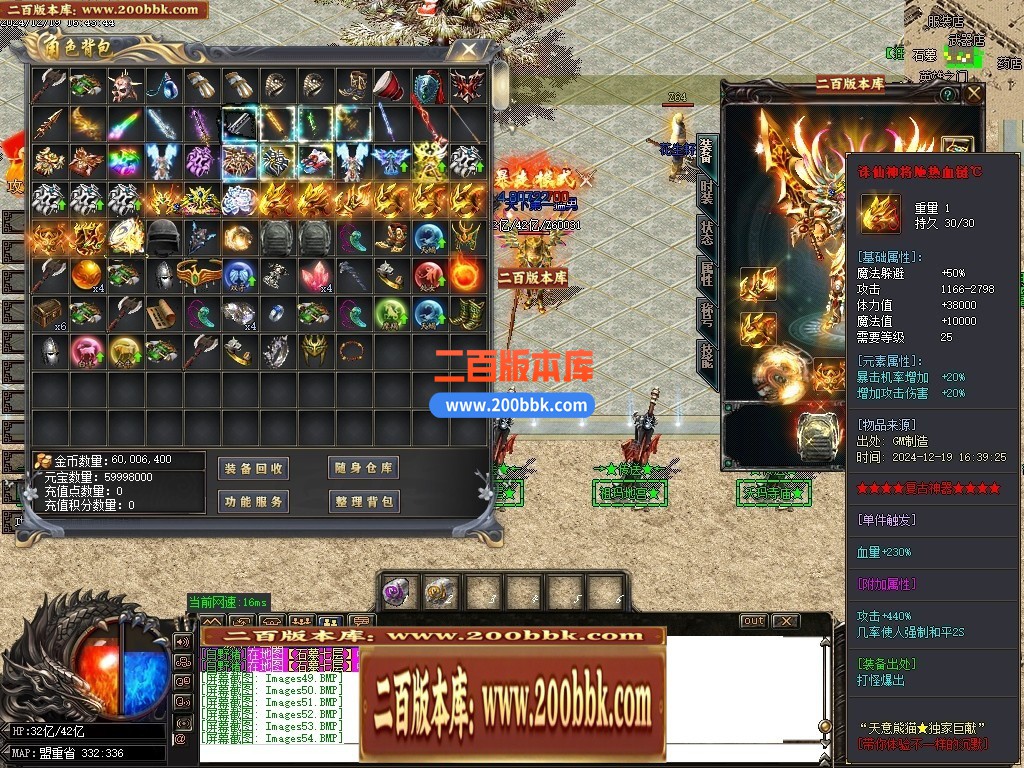
Task: Select the red drum item in backpack
Action: click(390, 87)
